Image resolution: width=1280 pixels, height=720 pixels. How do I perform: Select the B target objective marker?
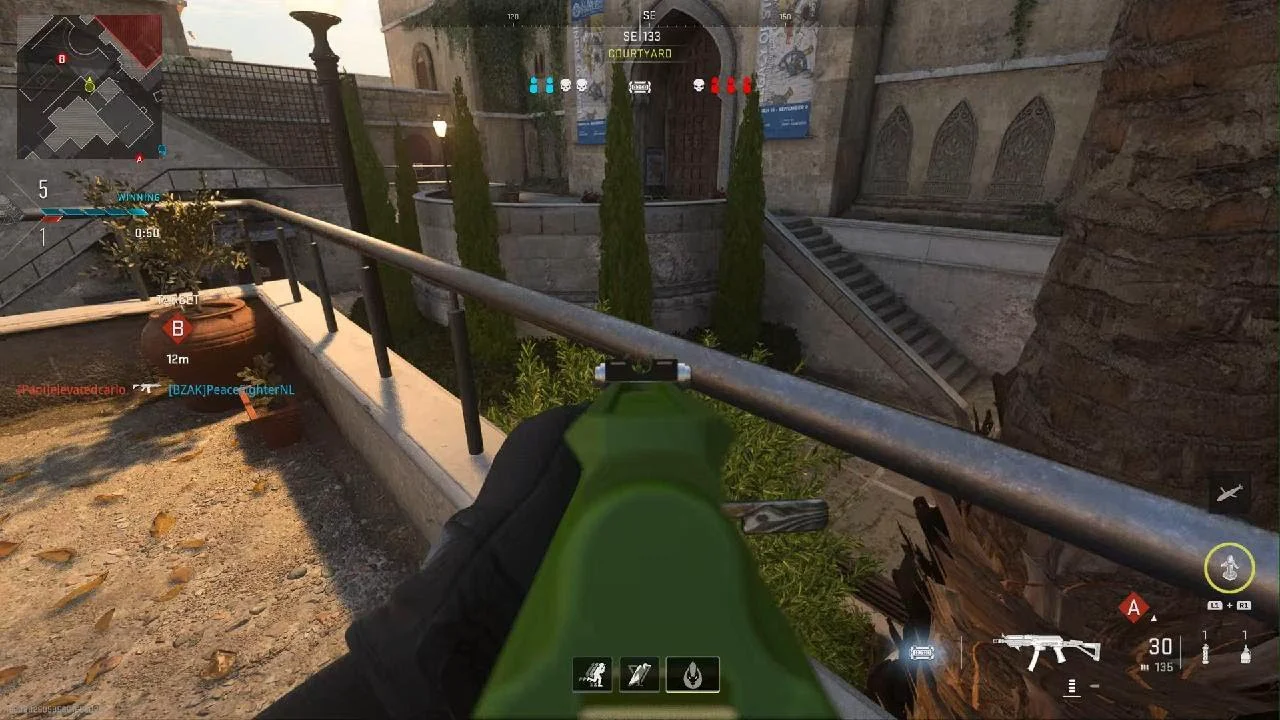pos(178,328)
